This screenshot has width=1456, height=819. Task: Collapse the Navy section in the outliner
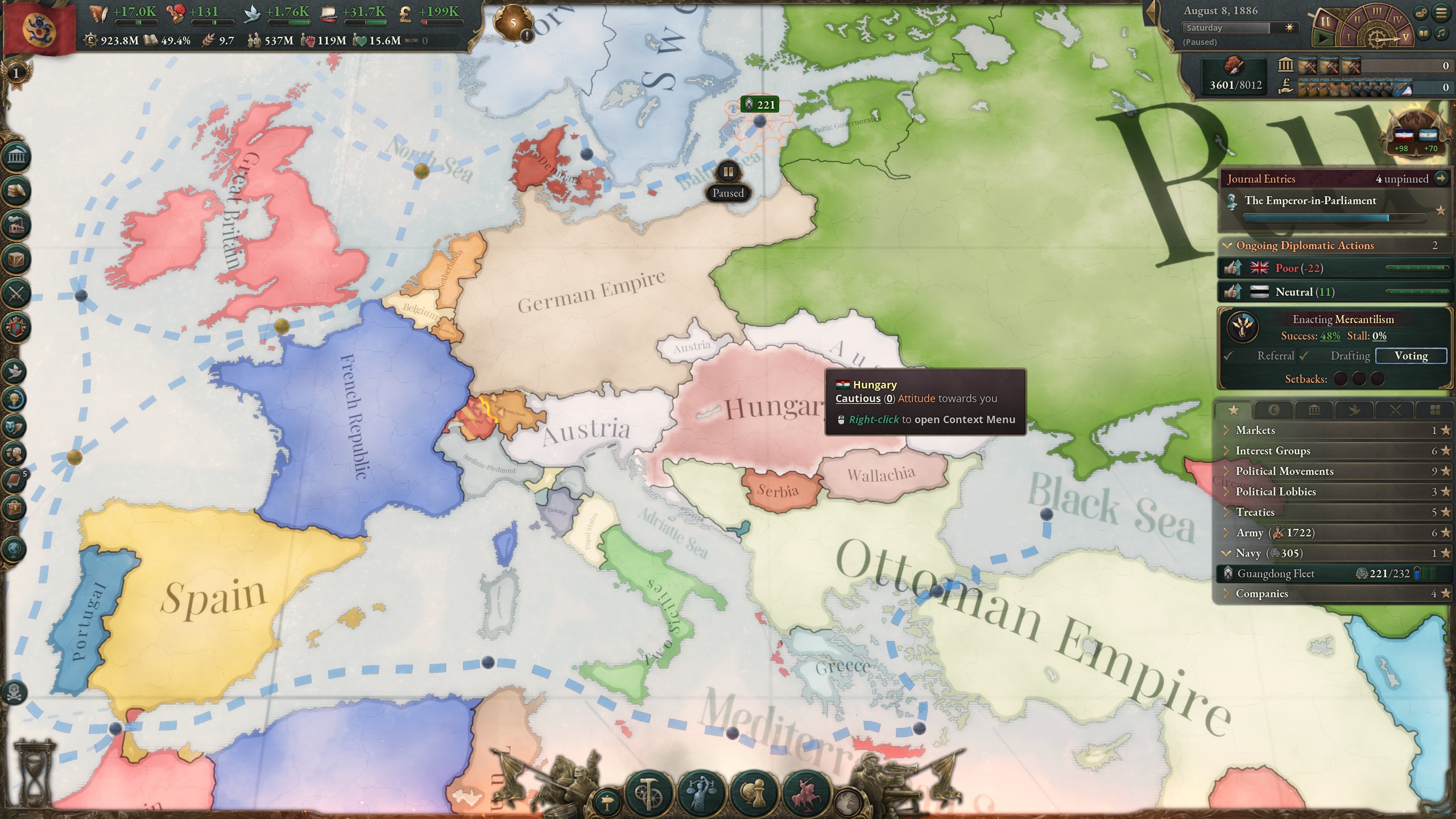point(1228,553)
